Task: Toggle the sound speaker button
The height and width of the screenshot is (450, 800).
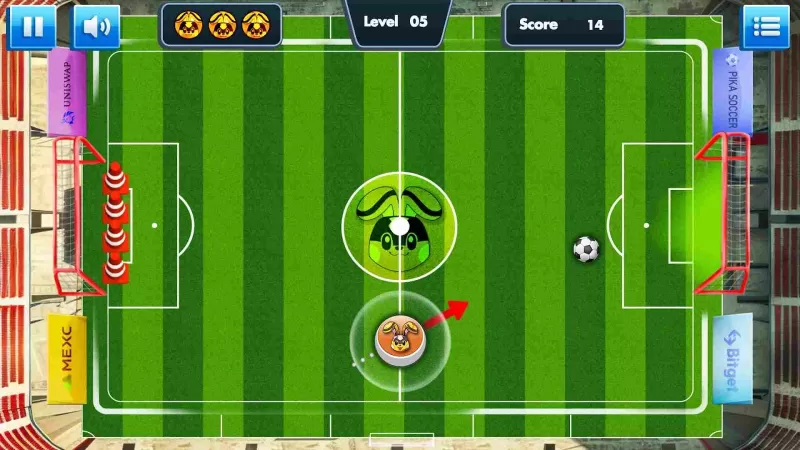Action: pyautogui.click(x=96, y=26)
